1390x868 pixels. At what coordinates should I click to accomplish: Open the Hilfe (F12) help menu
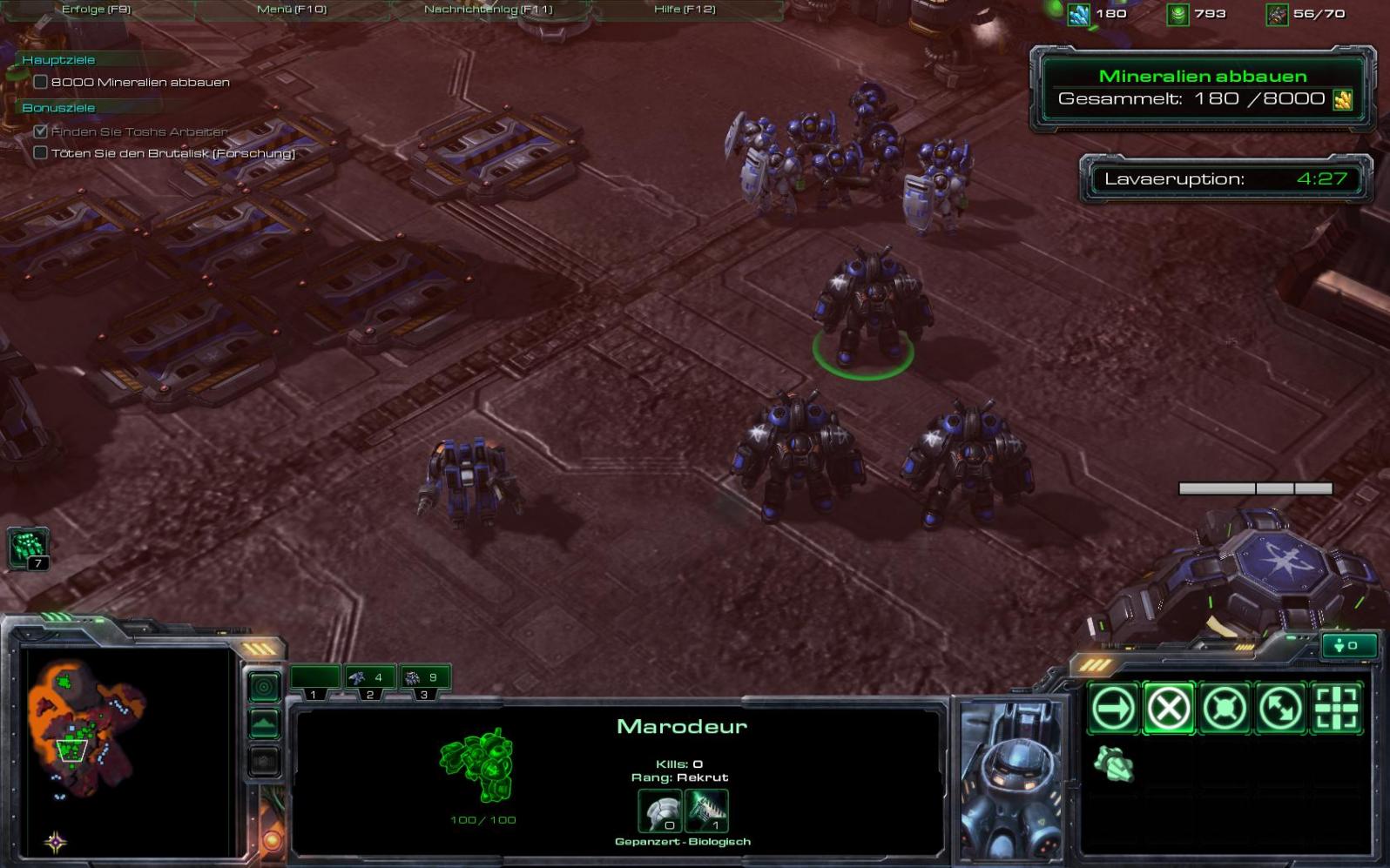(x=685, y=10)
